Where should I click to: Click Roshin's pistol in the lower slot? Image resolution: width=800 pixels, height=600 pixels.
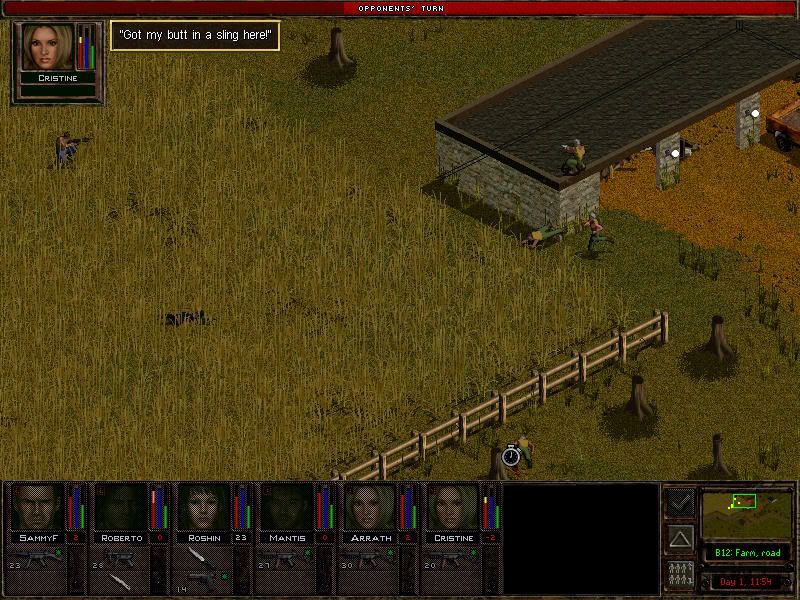coord(204,581)
